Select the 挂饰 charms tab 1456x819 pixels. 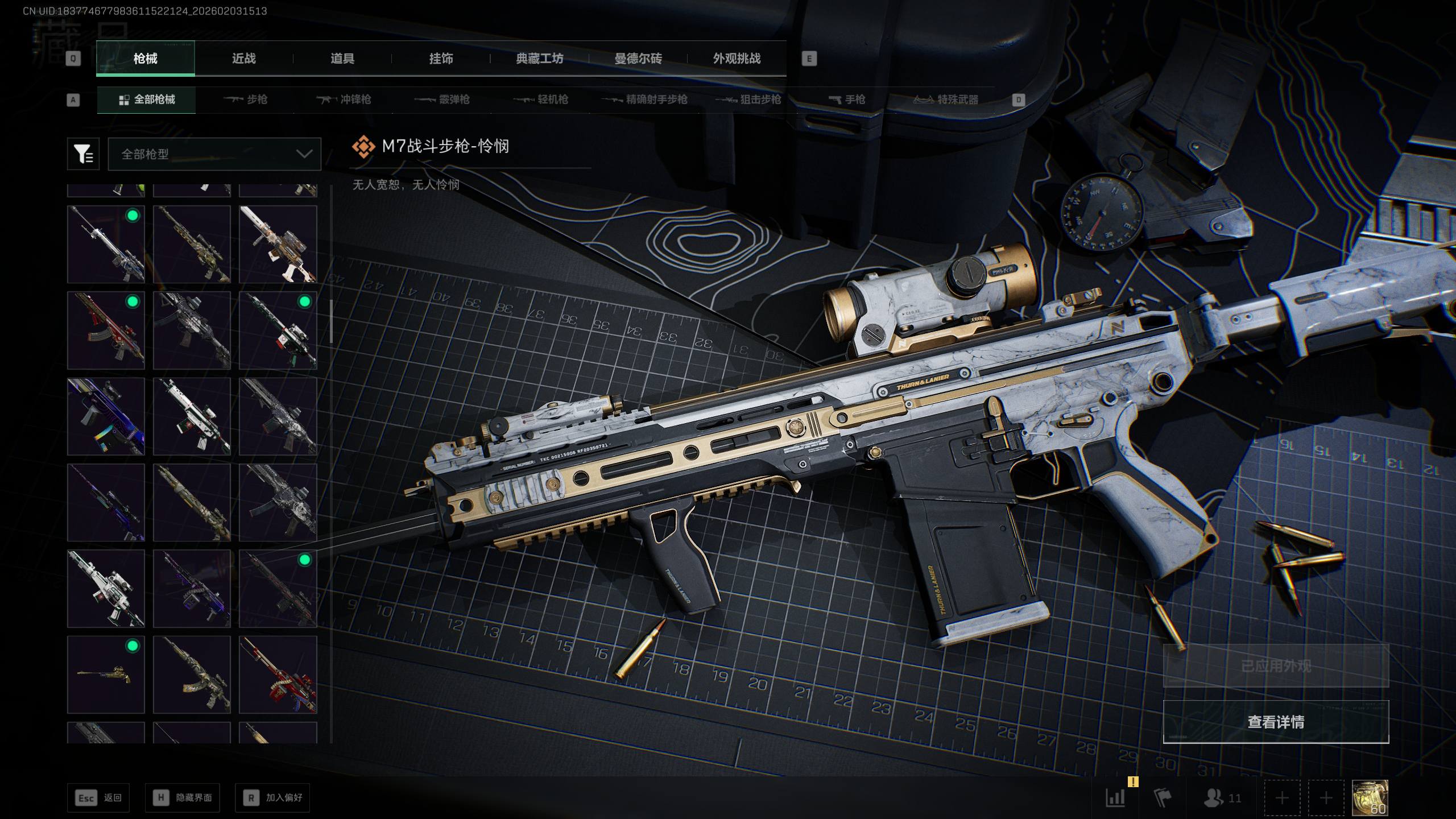[x=441, y=59]
